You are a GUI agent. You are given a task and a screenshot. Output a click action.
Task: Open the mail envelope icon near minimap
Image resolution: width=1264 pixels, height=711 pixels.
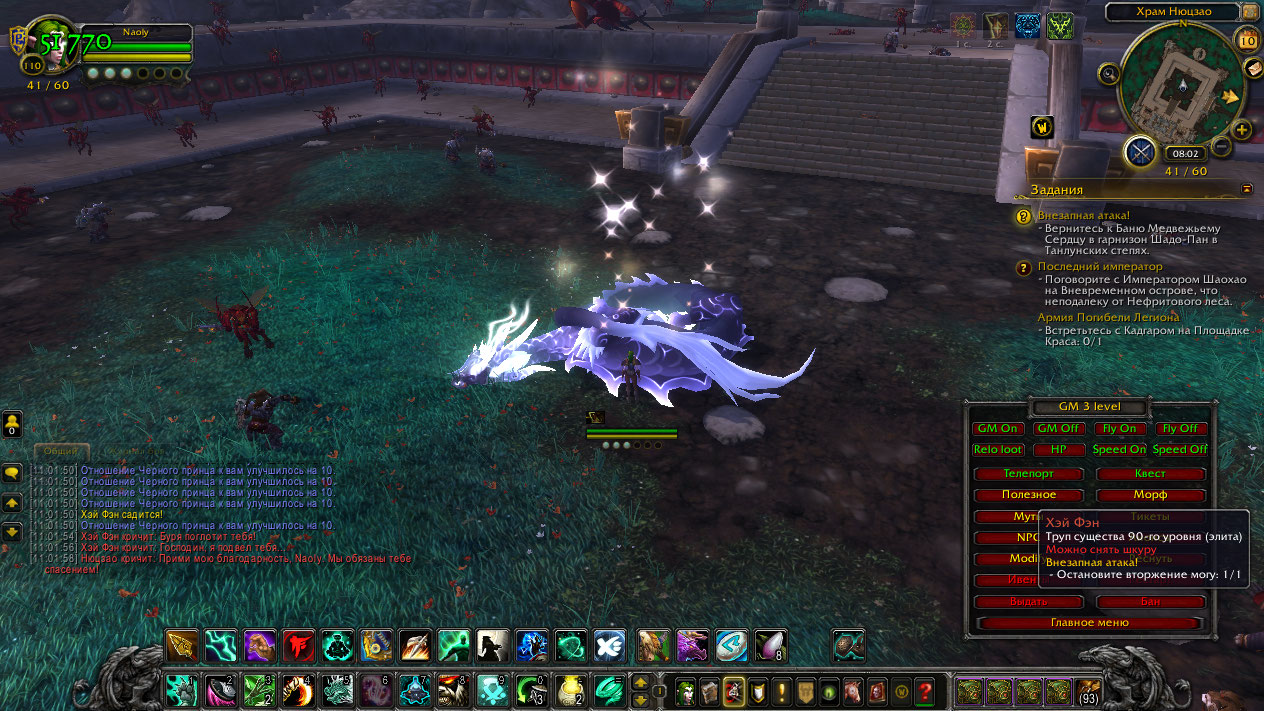click(x=1253, y=68)
